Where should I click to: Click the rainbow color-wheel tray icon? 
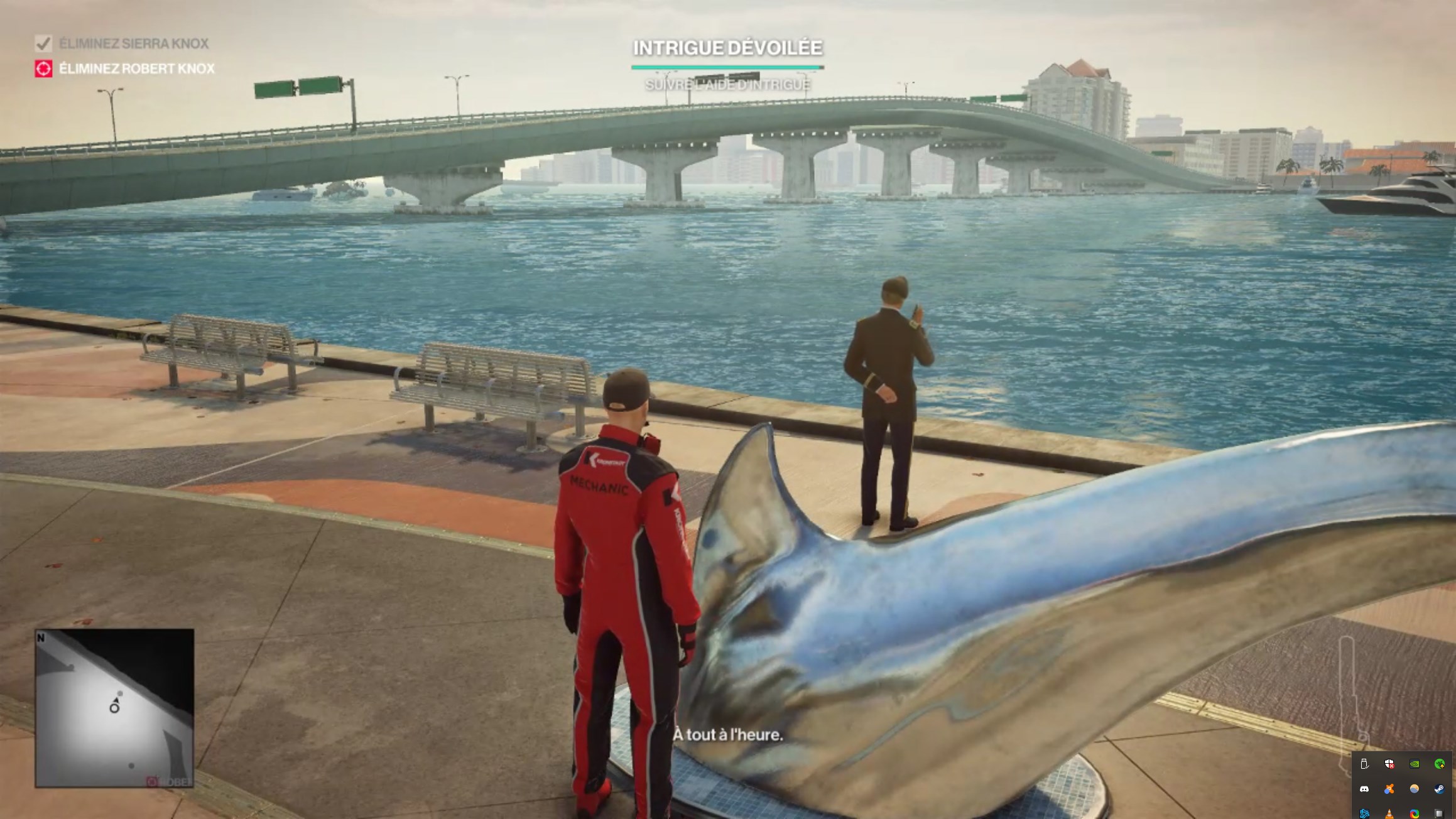1415,813
